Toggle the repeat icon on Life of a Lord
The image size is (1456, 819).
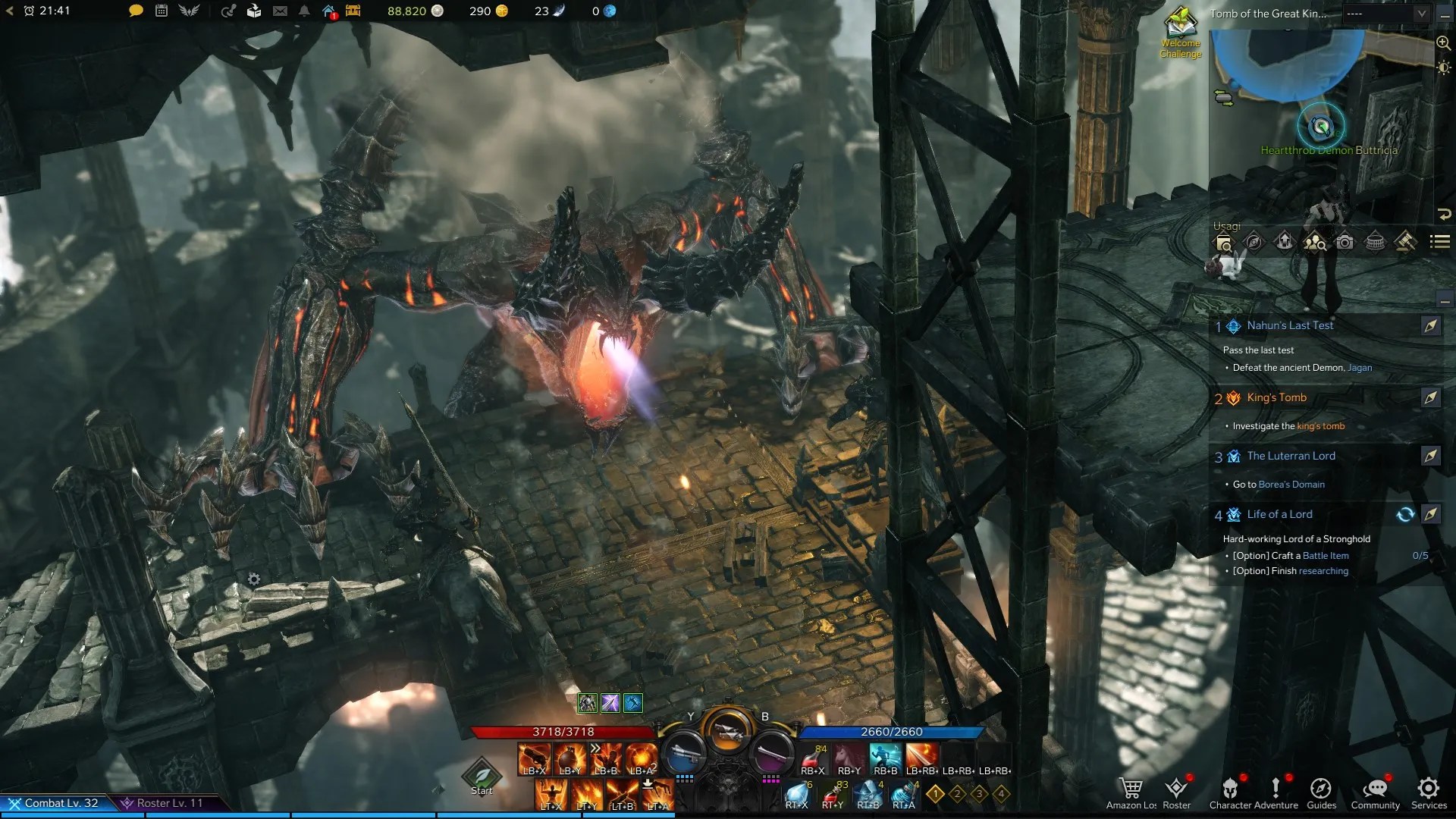point(1406,514)
